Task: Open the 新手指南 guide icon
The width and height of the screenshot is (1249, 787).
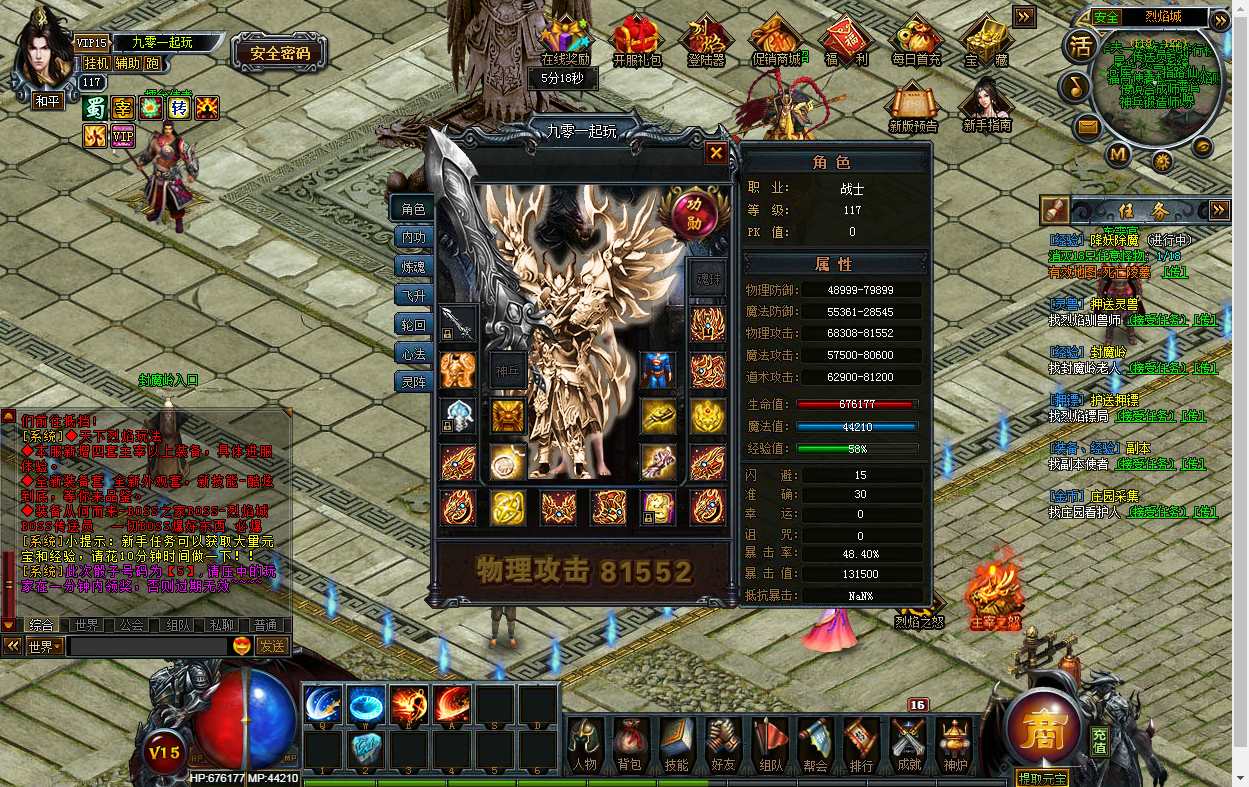Action: click(x=987, y=108)
